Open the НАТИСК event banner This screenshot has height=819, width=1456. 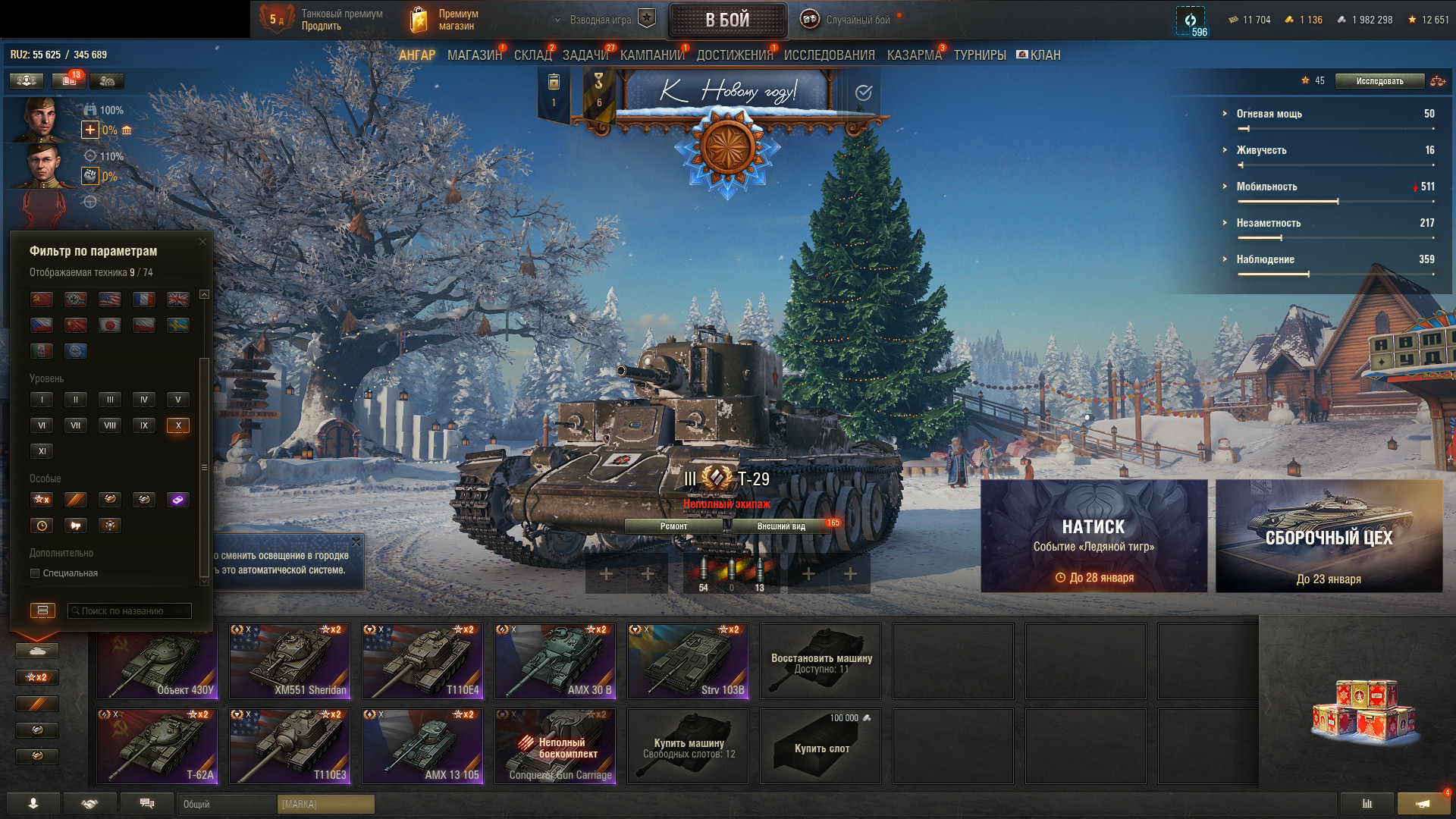pos(1094,536)
